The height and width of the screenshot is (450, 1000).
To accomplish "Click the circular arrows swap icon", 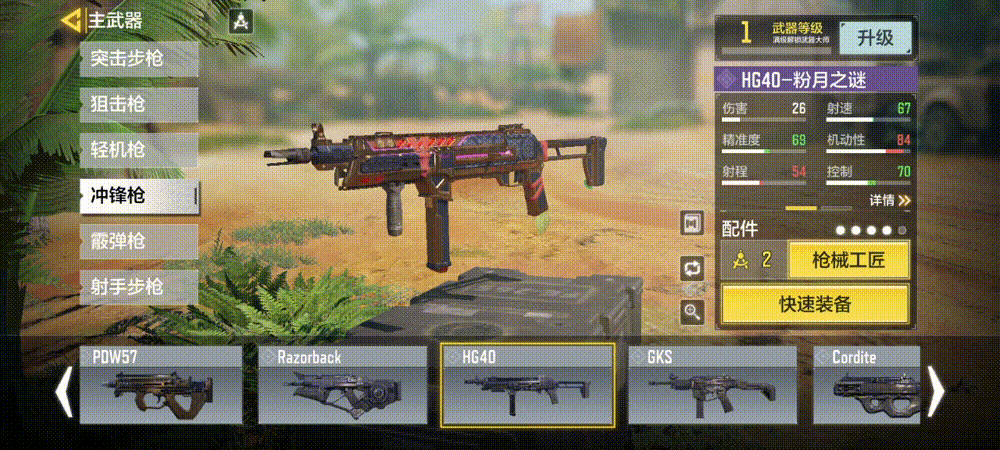I will [692, 268].
